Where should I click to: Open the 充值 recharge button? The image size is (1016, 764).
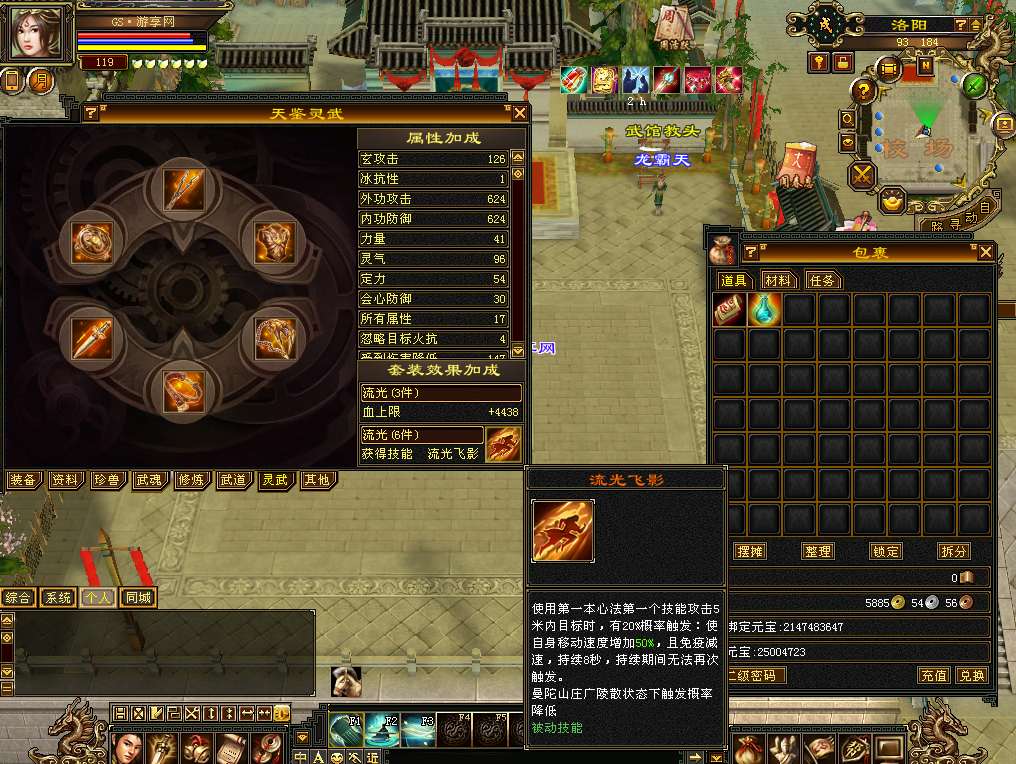934,675
